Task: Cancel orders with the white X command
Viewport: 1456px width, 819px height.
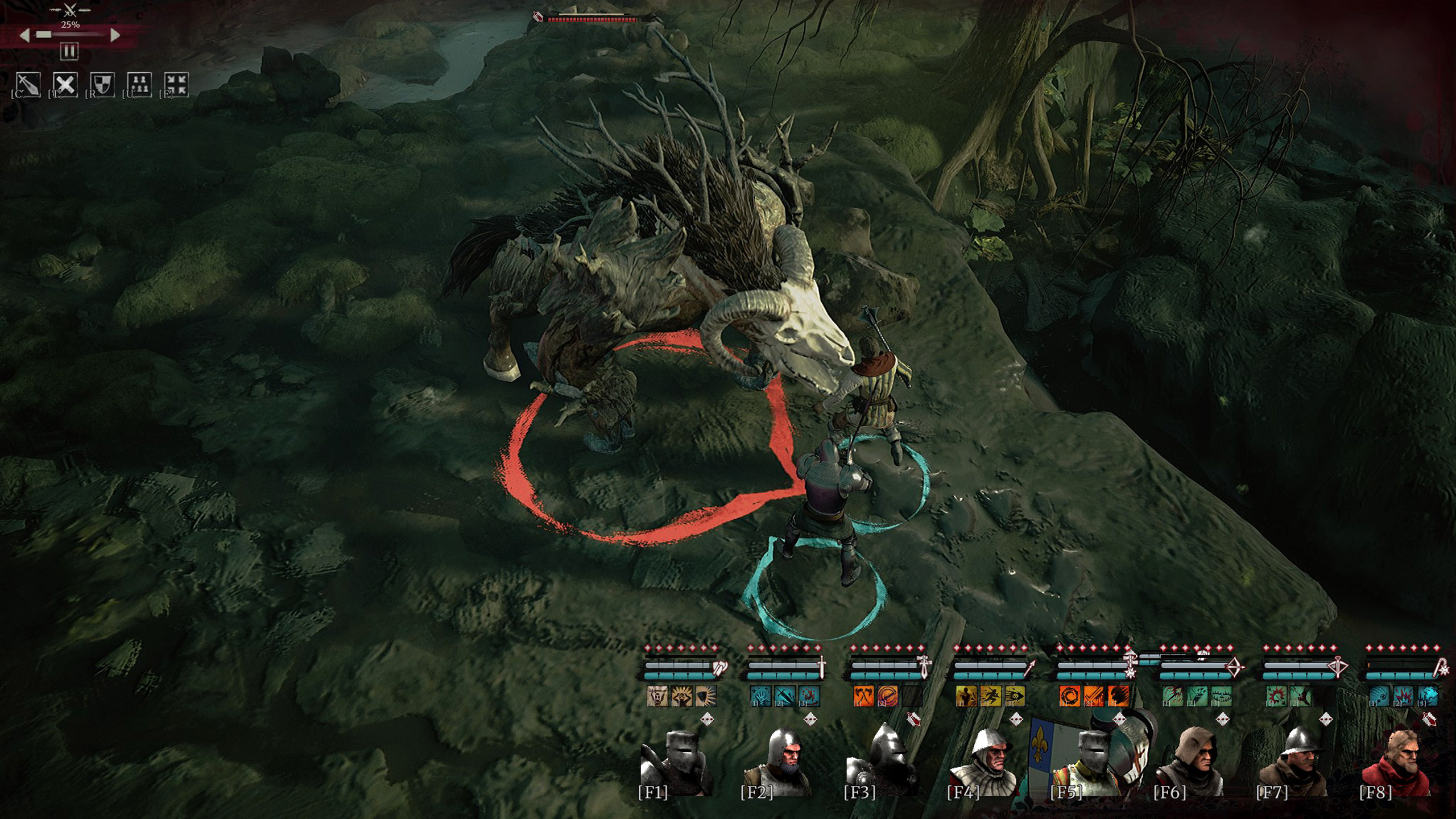Action: [x=65, y=85]
